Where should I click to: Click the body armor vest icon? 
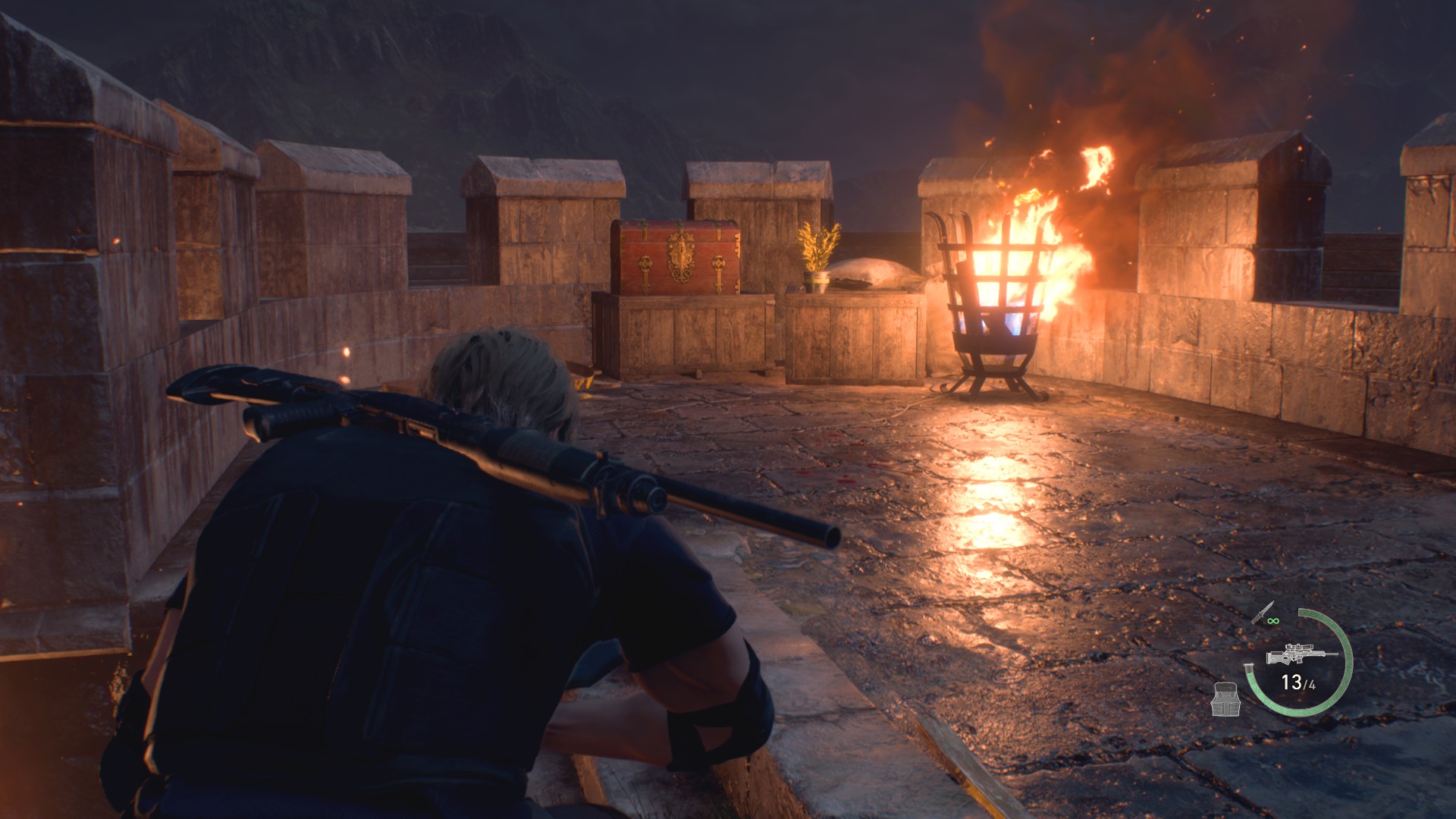(x=1225, y=698)
